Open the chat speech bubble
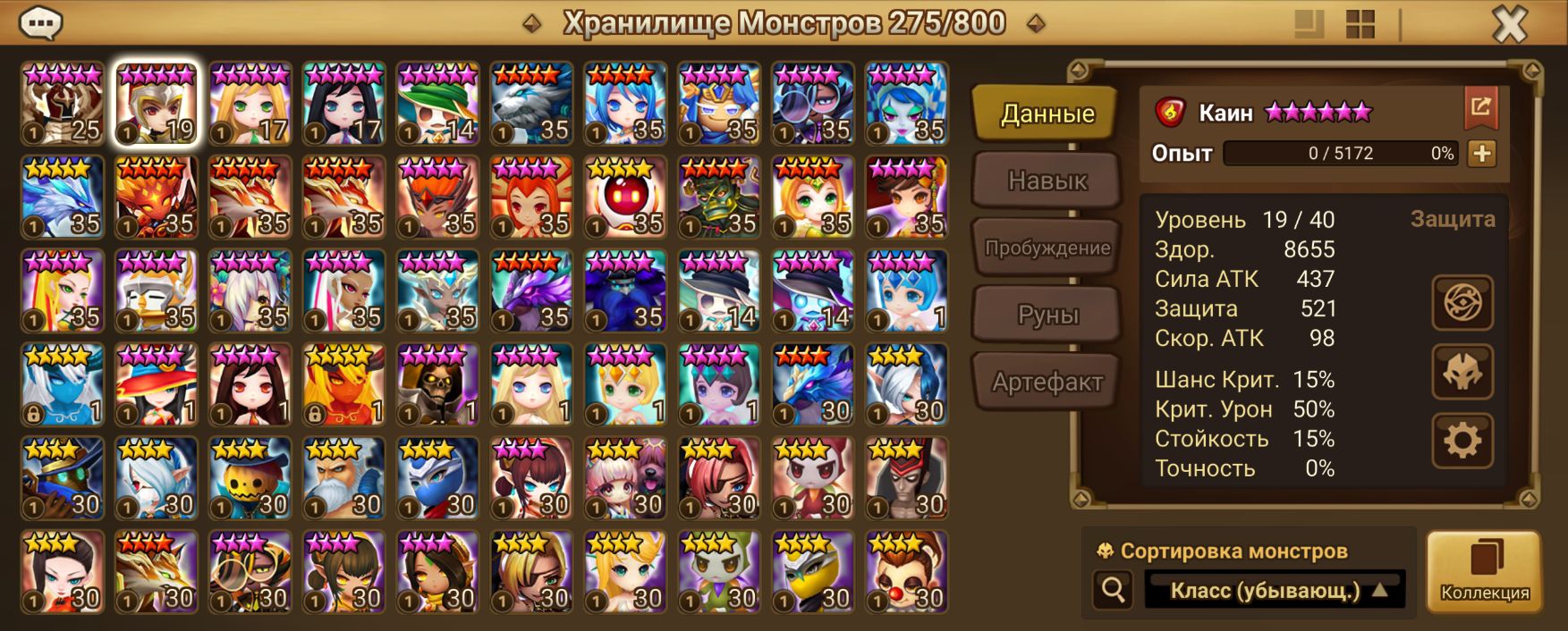The width and height of the screenshot is (1568, 631). (x=40, y=24)
